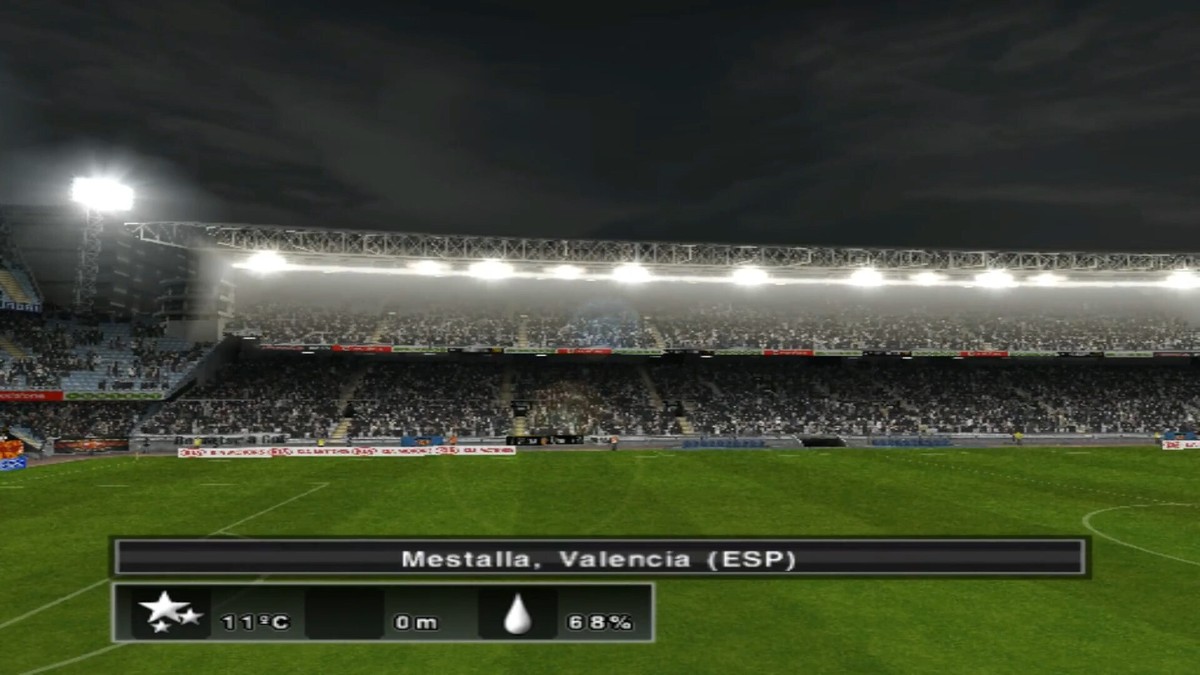Viewport: 1200px width, 675px height.
Task: Click the Mestalla, Valencia stadium name banner
Action: [599, 558]
